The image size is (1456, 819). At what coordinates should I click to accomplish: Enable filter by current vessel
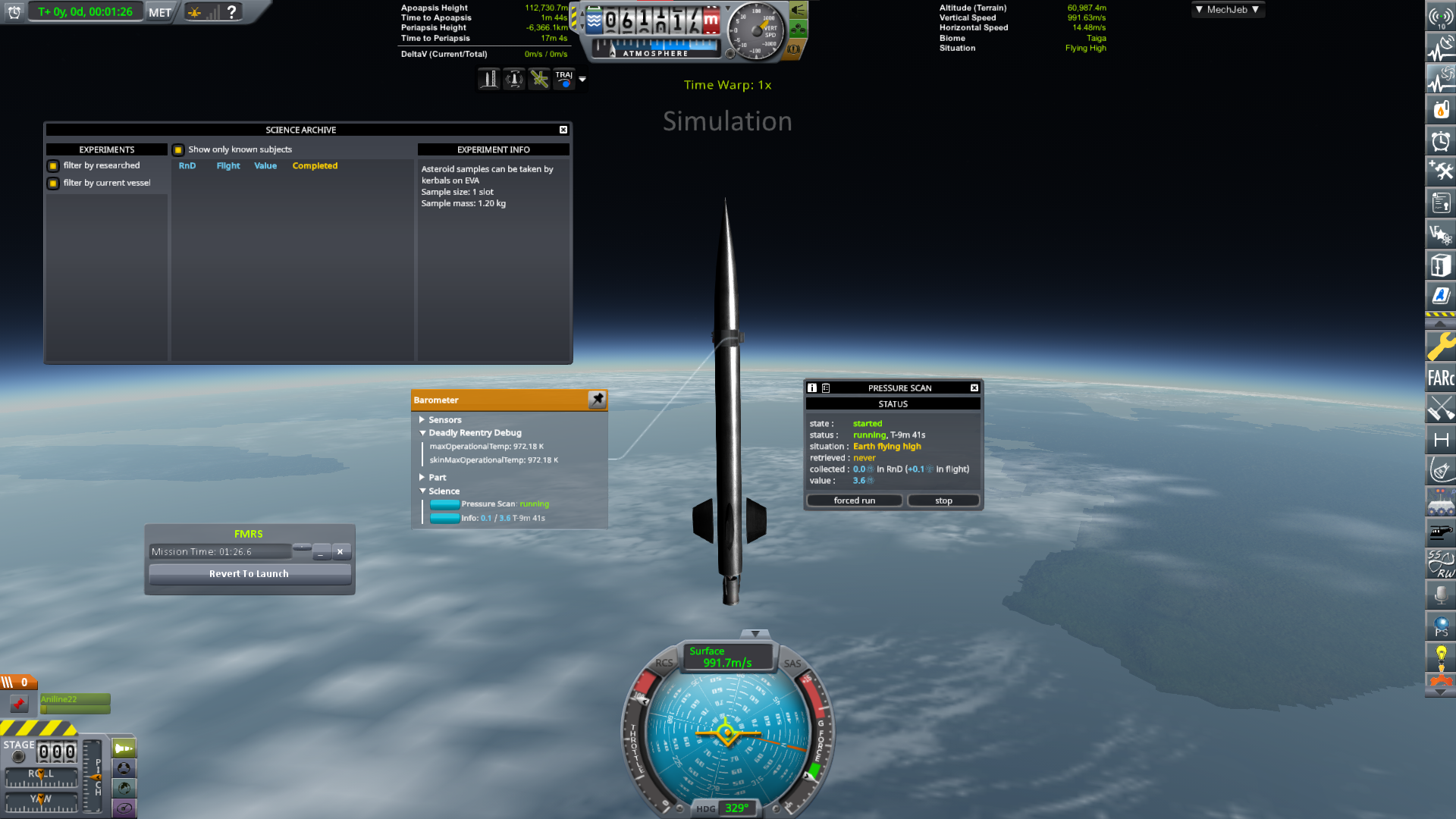[x=52, y=183]
